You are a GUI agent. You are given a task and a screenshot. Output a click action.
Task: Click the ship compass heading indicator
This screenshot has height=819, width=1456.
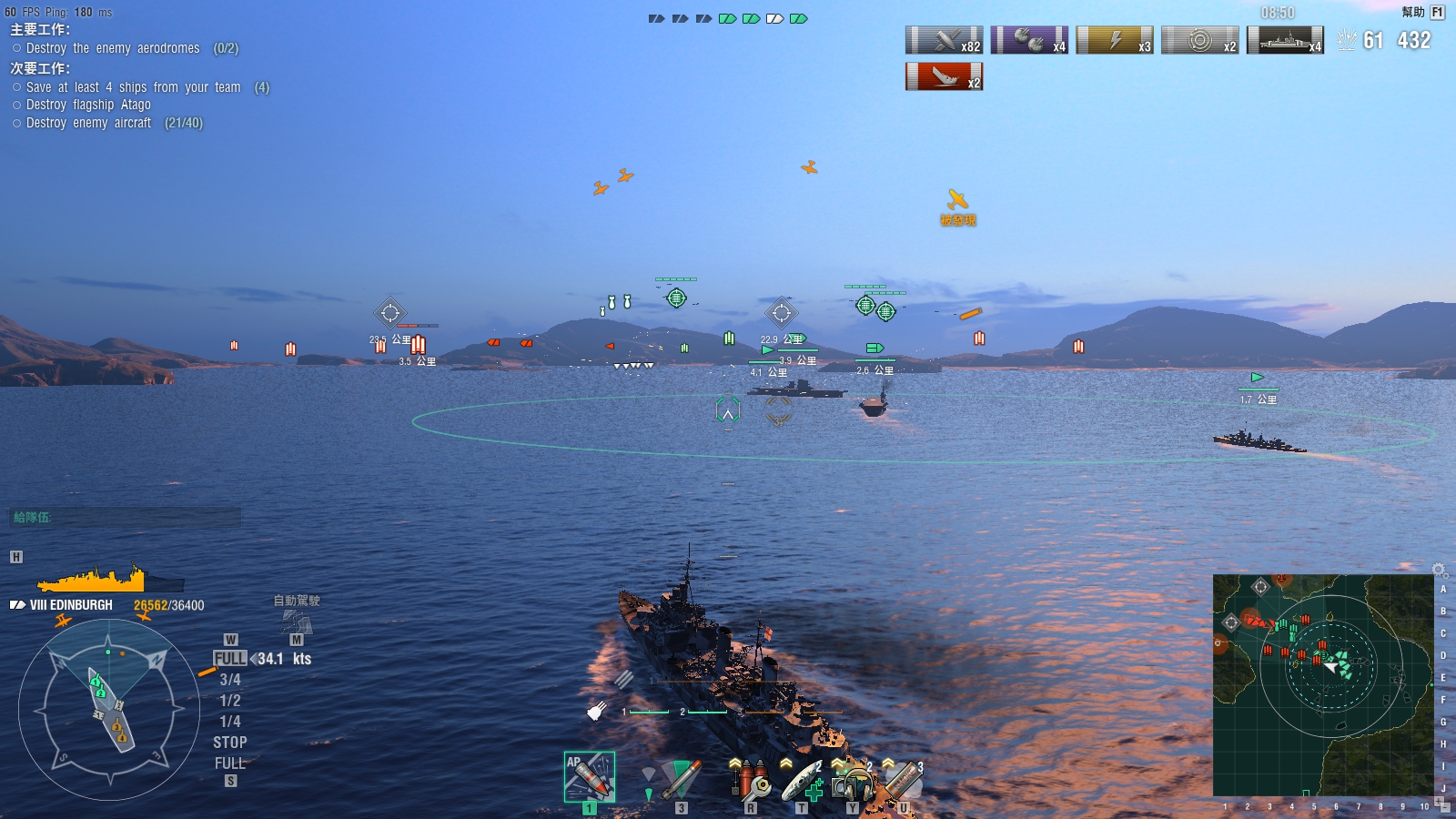tap(109, 710)
